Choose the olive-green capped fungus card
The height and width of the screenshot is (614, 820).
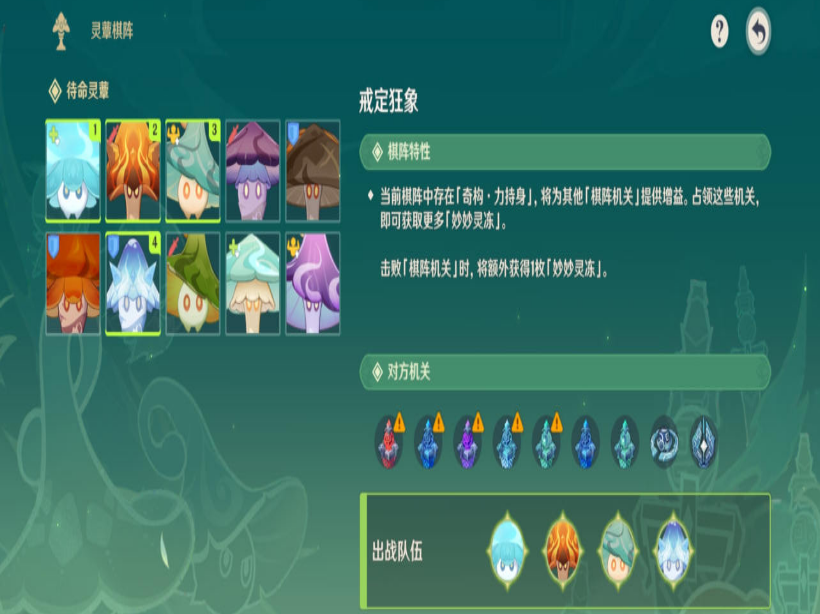[193, 284]
